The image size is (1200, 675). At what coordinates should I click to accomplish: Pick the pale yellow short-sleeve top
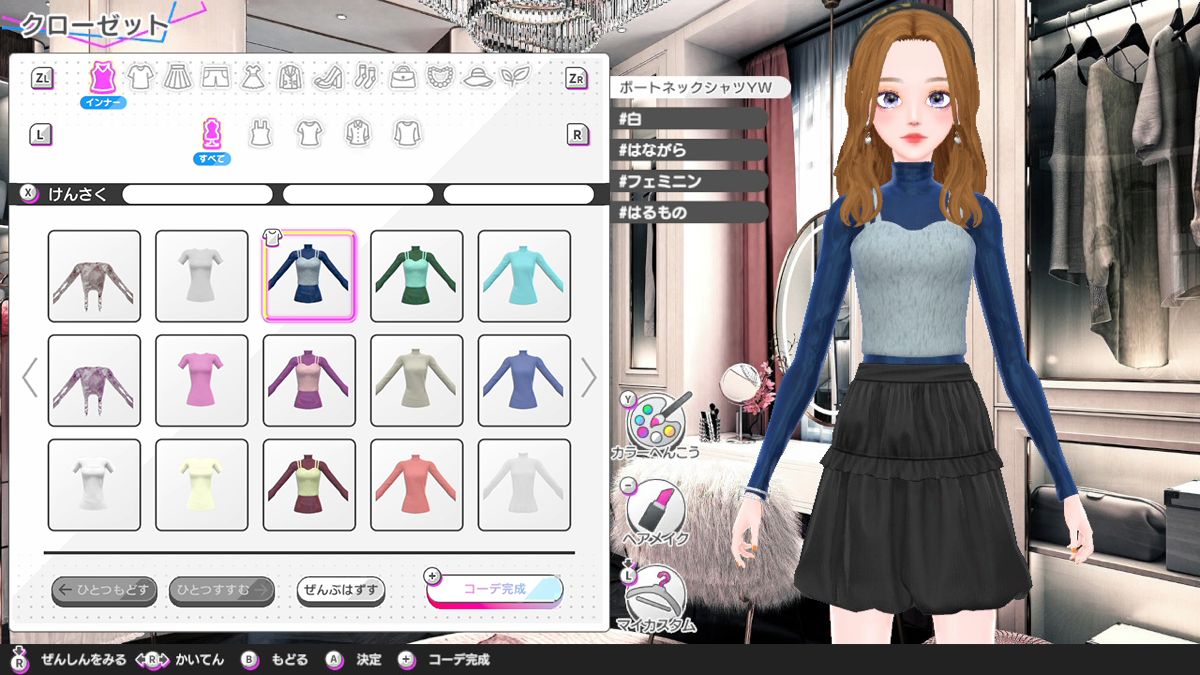201,485
